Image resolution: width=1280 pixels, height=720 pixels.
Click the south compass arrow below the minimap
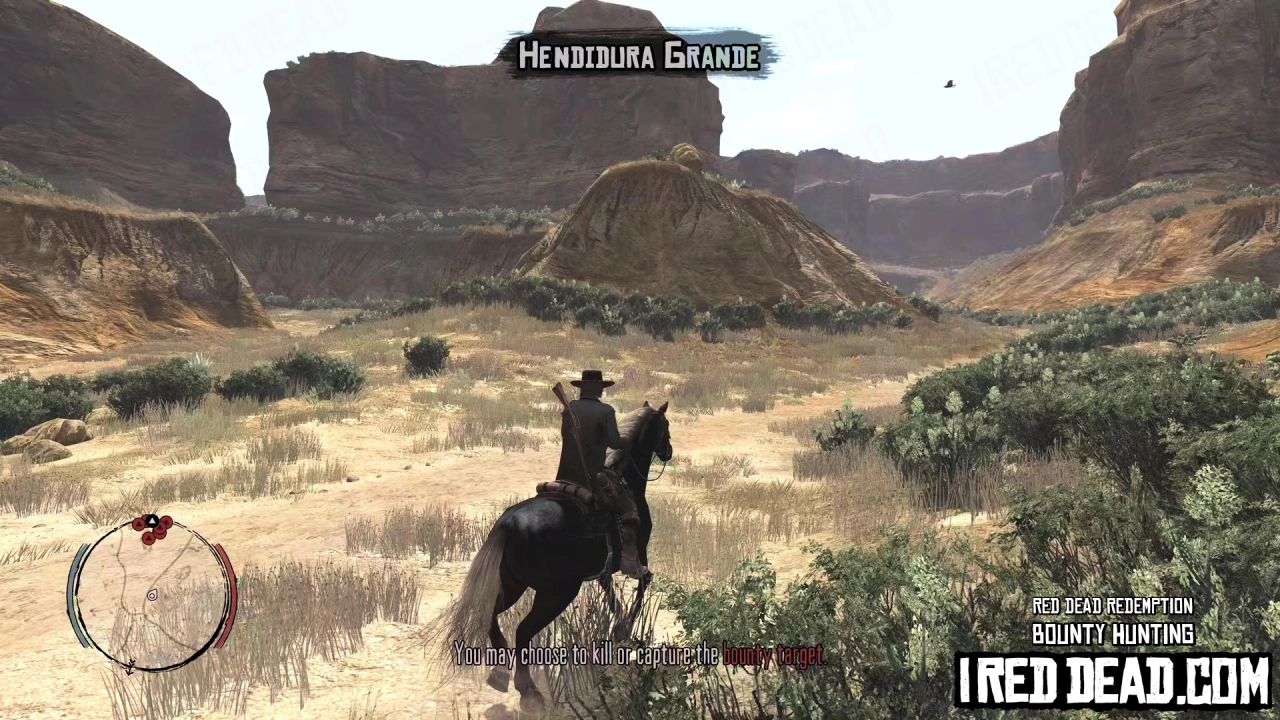pos(130,667)
